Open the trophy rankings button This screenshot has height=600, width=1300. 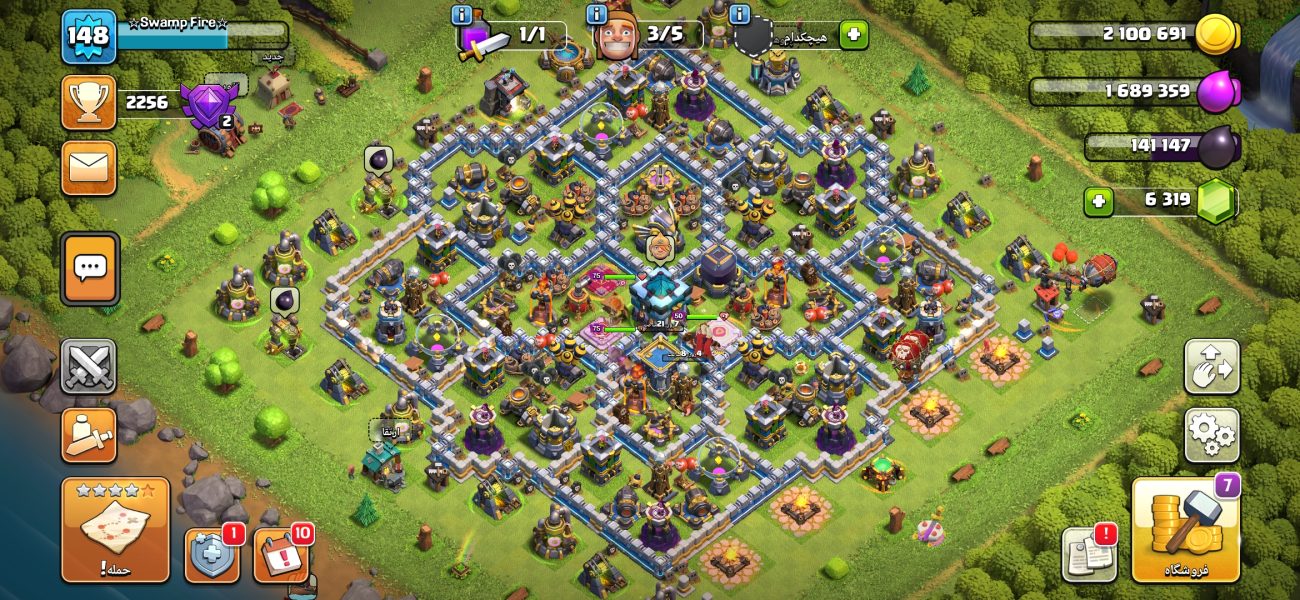click(89, 102)
